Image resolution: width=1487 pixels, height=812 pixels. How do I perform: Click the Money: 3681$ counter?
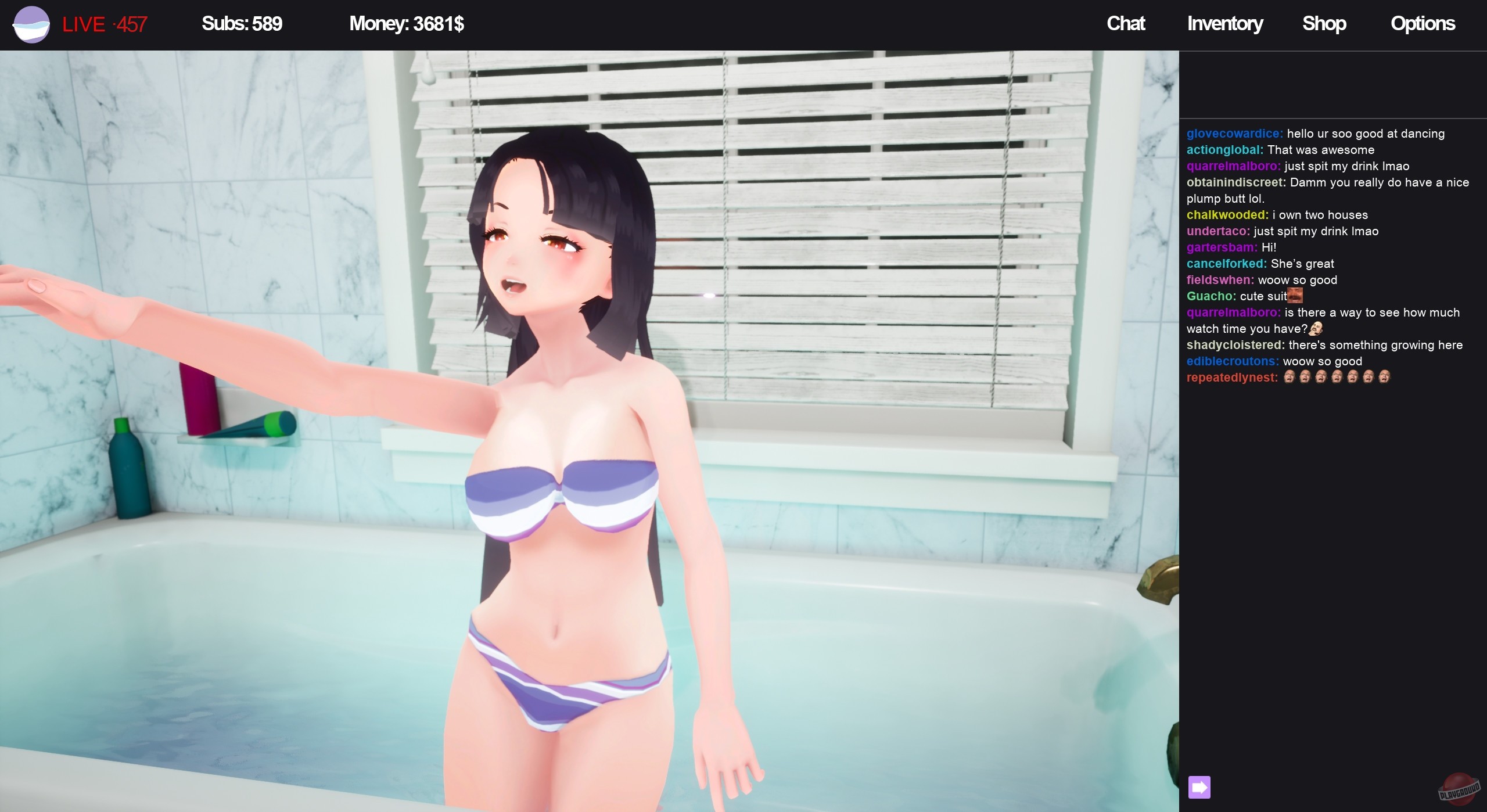405,24
